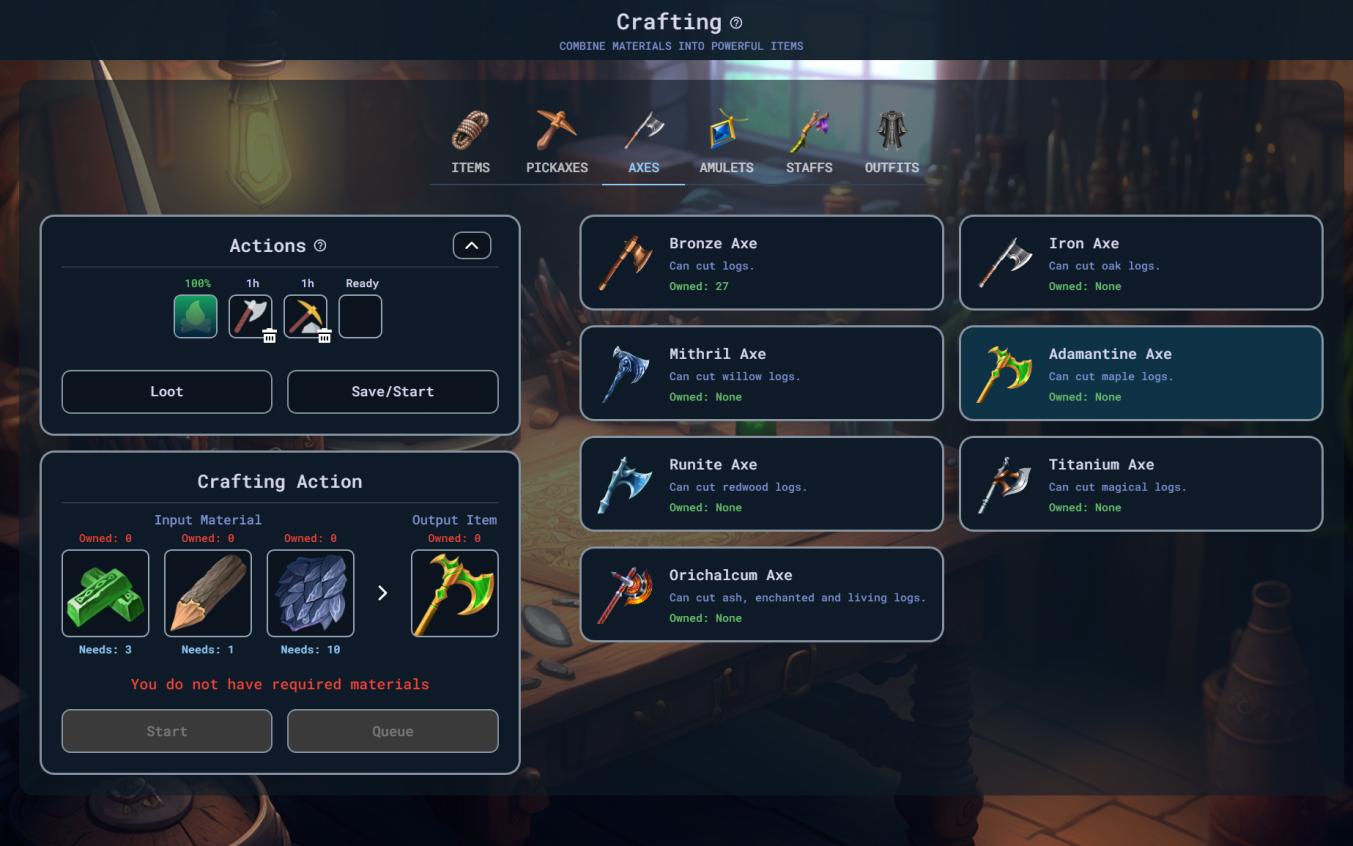The image size is (1353, 846).
Task: Click the Save/Start button
Action: (x=392, y=392)
